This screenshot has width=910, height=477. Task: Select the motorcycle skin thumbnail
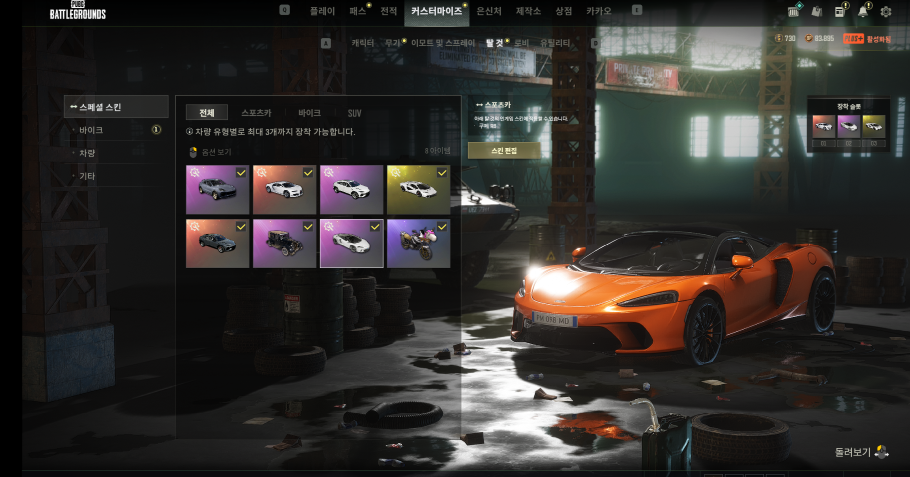(x=418, y=243)
